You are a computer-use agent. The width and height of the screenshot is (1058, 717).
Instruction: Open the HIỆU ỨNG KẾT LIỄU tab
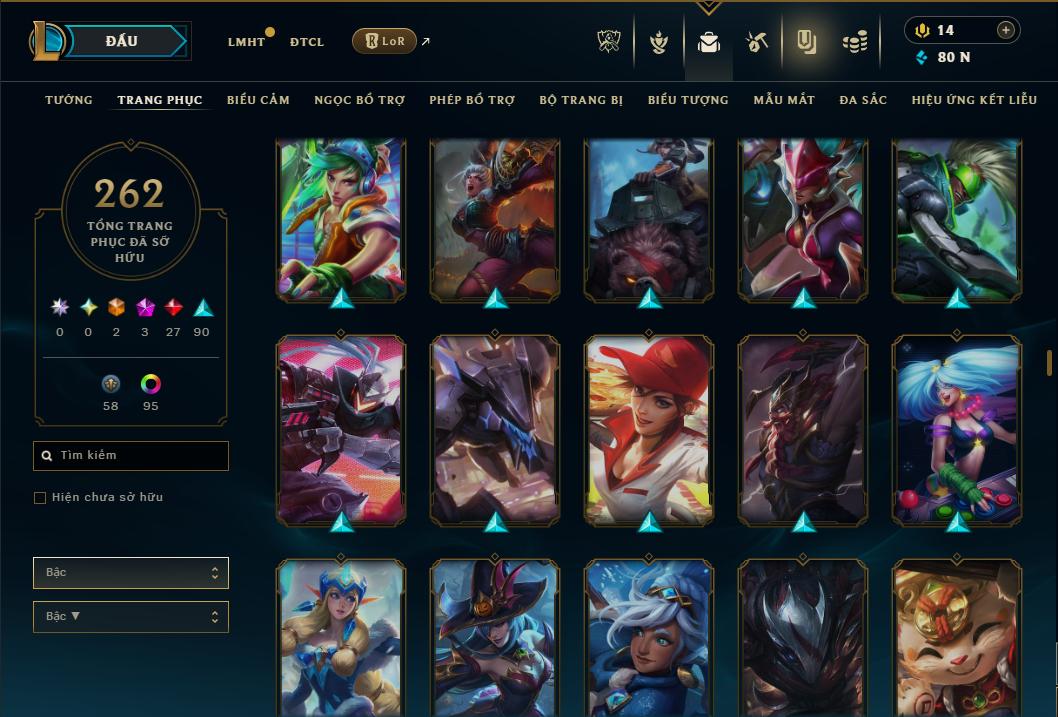pos(974,100)
